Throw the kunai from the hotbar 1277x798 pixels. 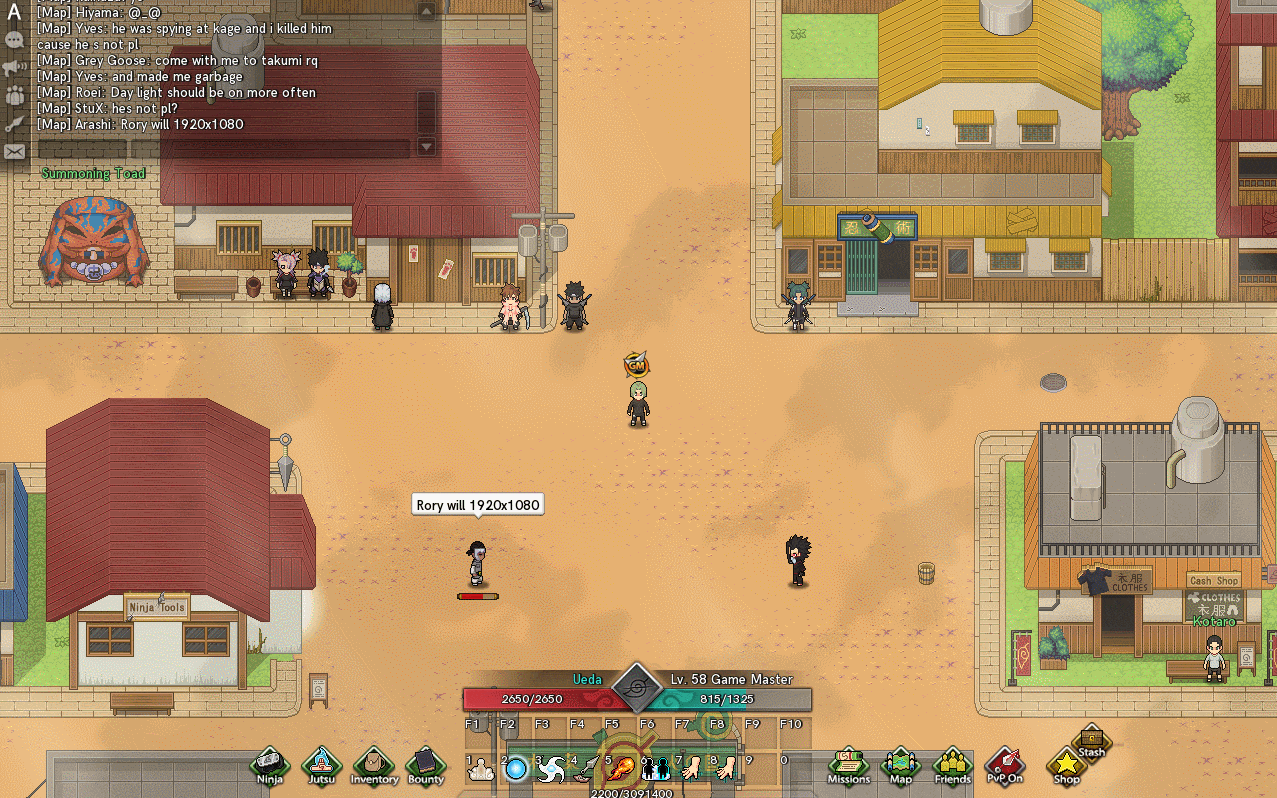(586, 768)
